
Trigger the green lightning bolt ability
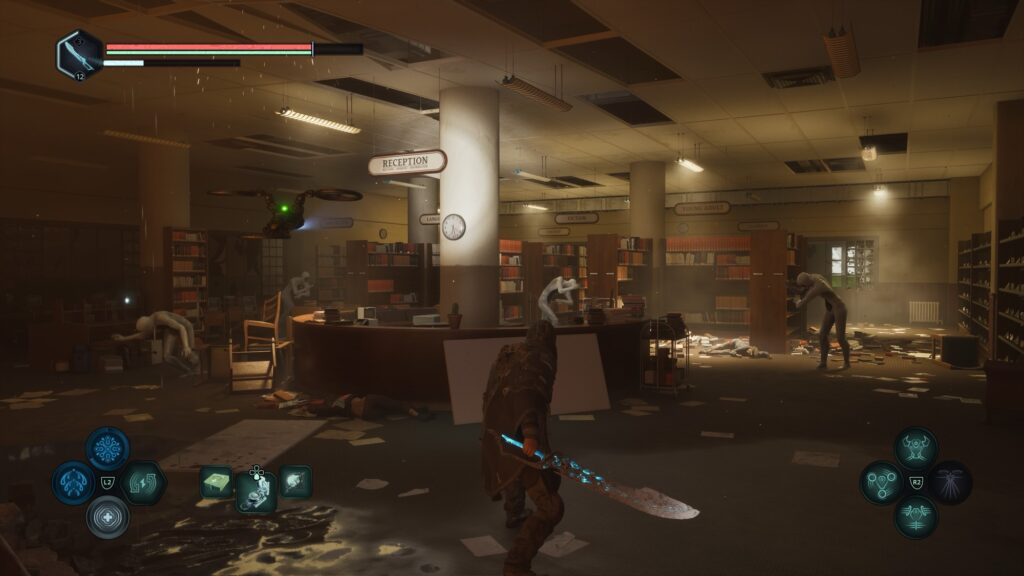[142, 483]
